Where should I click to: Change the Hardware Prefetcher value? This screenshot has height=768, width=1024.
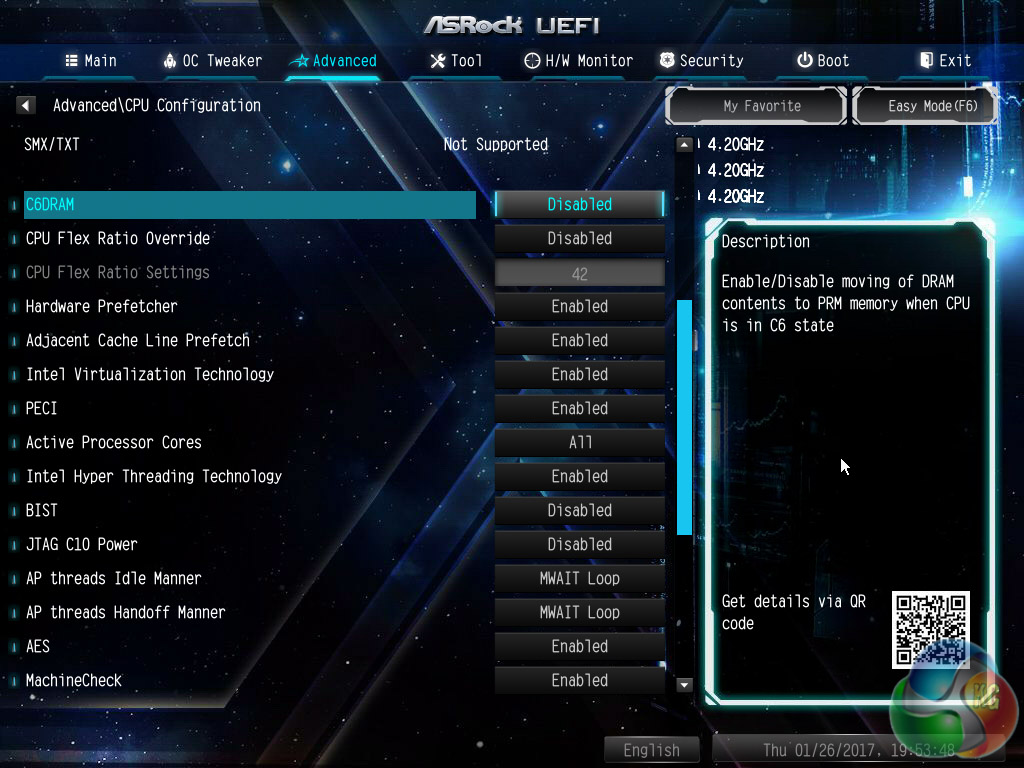pyautogui.click(x=579, y=307)
